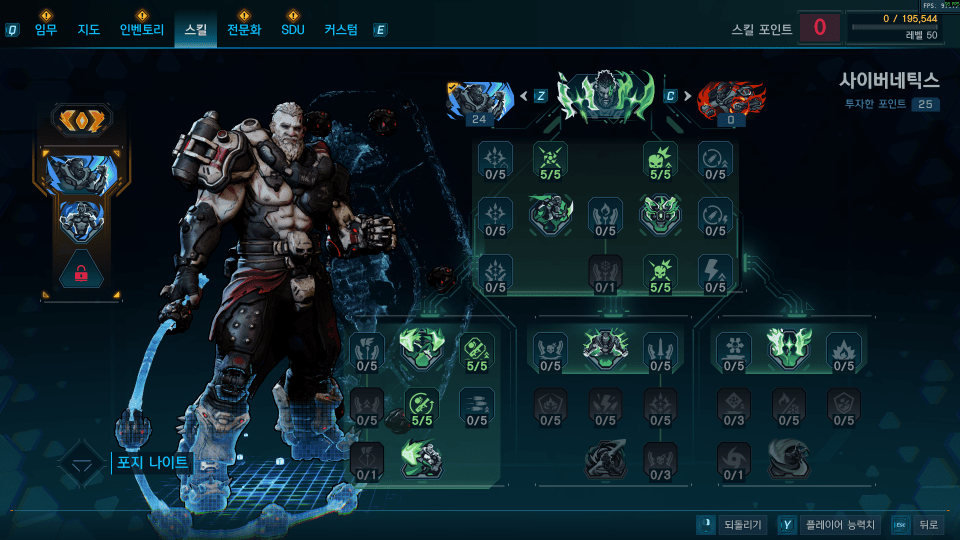Open the 지도 tab
Viewport: 960px width, 540px height.
pos(89,30)
